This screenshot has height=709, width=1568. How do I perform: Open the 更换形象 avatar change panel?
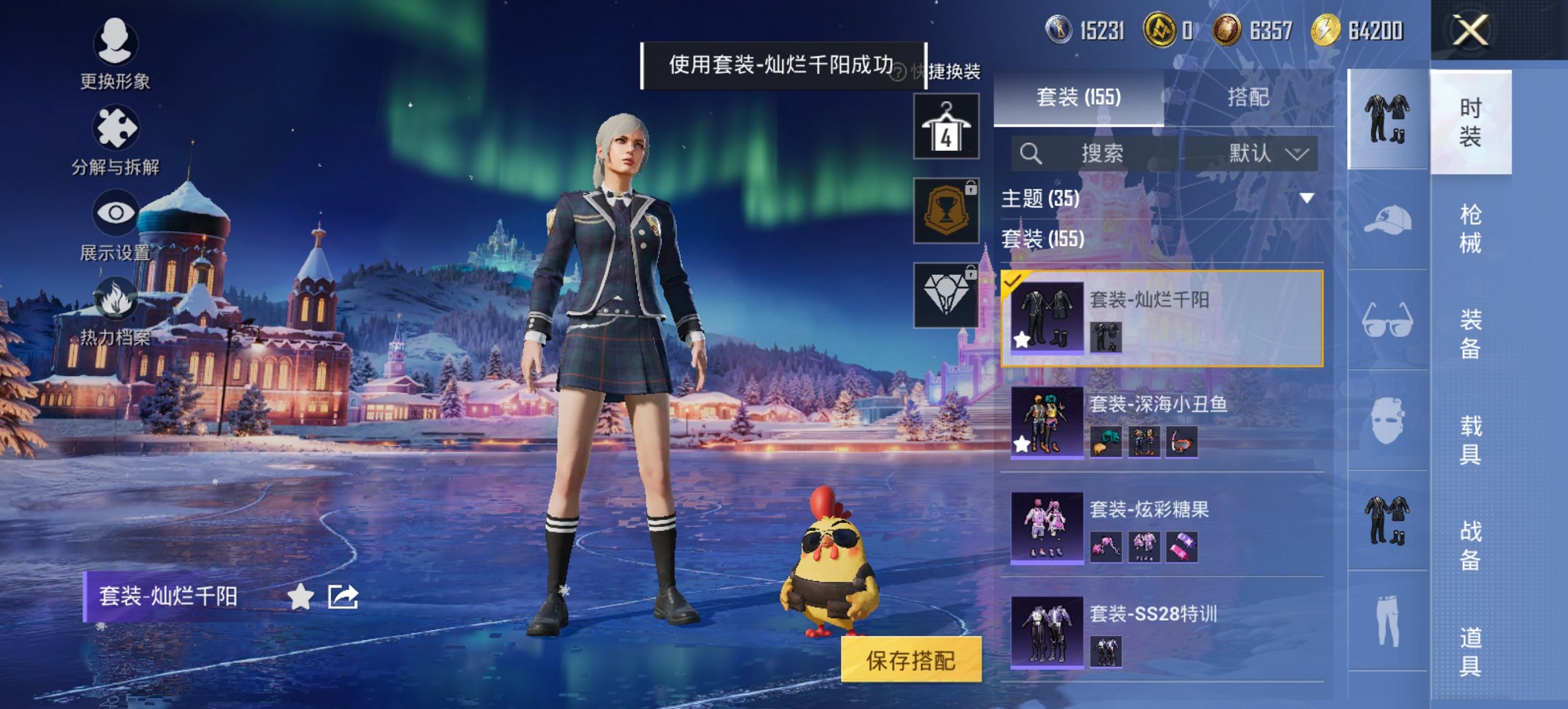click(116, 51)
